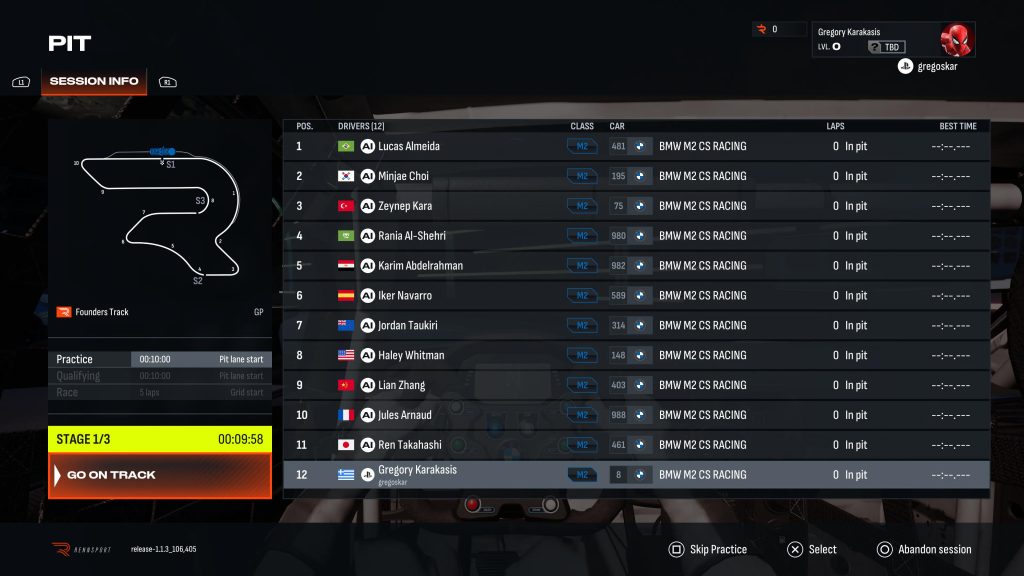Select Haley Whitman's driver row

click(x=636, y=355)
